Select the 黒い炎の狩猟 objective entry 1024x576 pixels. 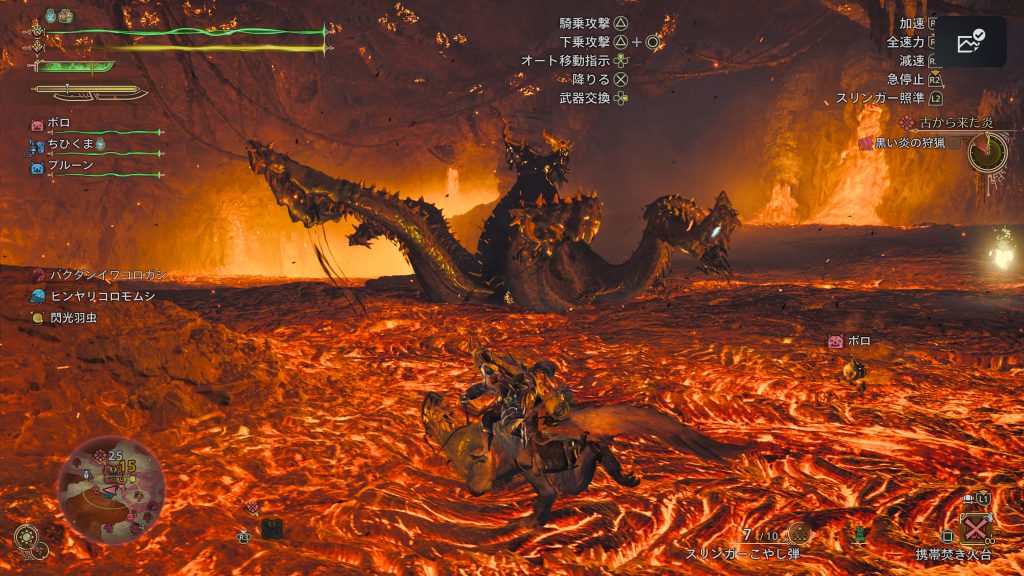tap(908, 142)
